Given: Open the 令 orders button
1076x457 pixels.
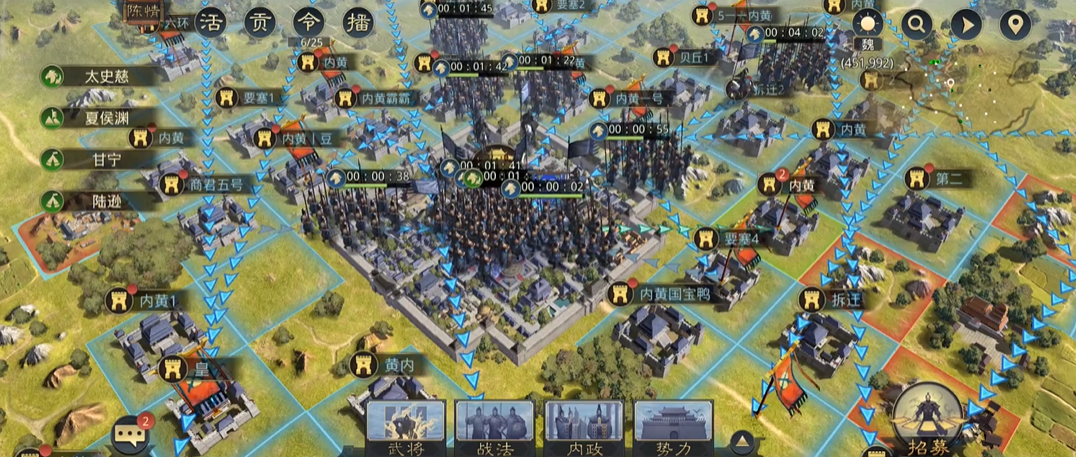Looking at the screenshot, I should point(310,23).
